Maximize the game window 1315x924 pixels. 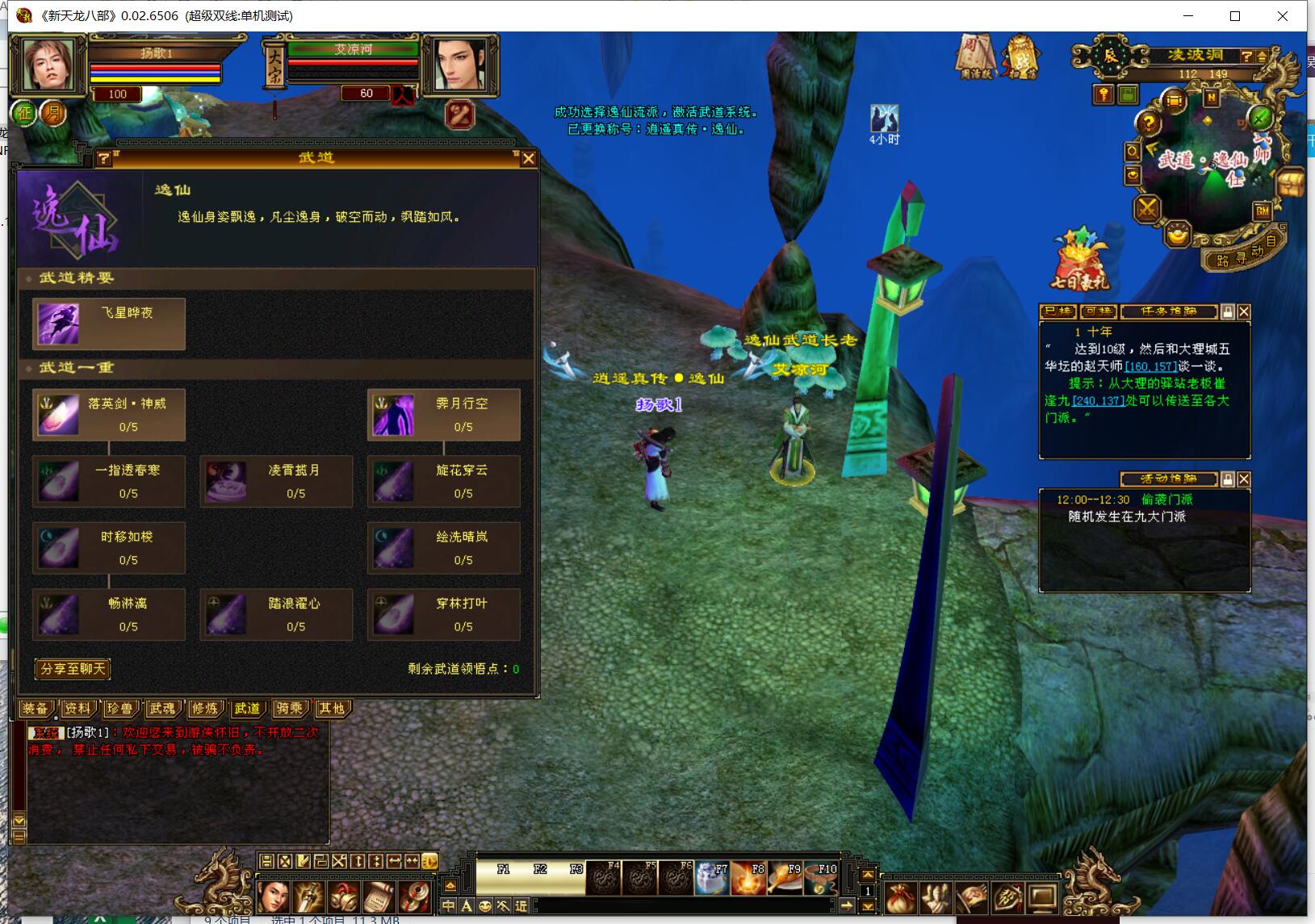point(1235,16)
